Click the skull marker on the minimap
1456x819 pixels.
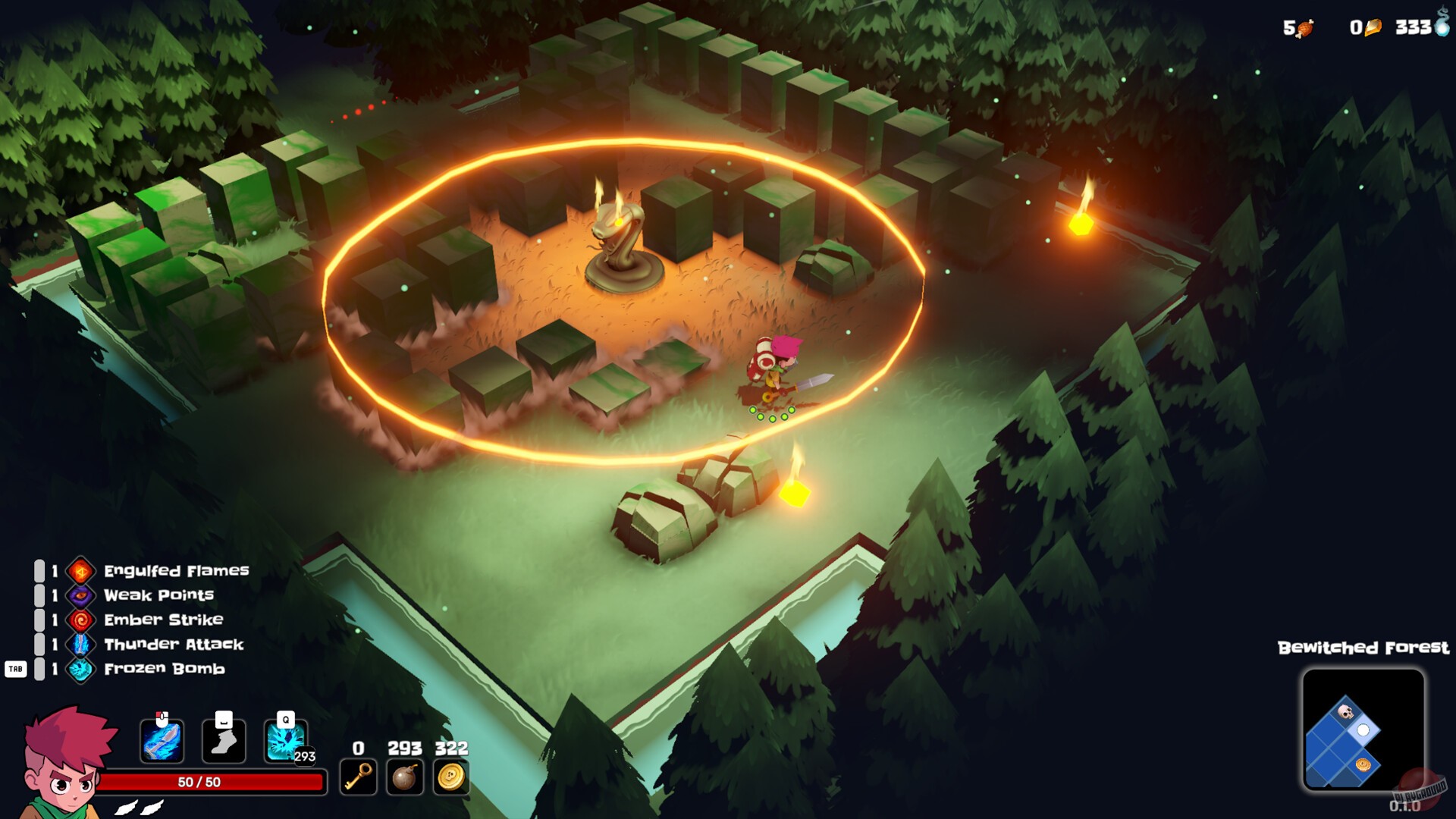pyautogui.click(x=1345, y=711)
